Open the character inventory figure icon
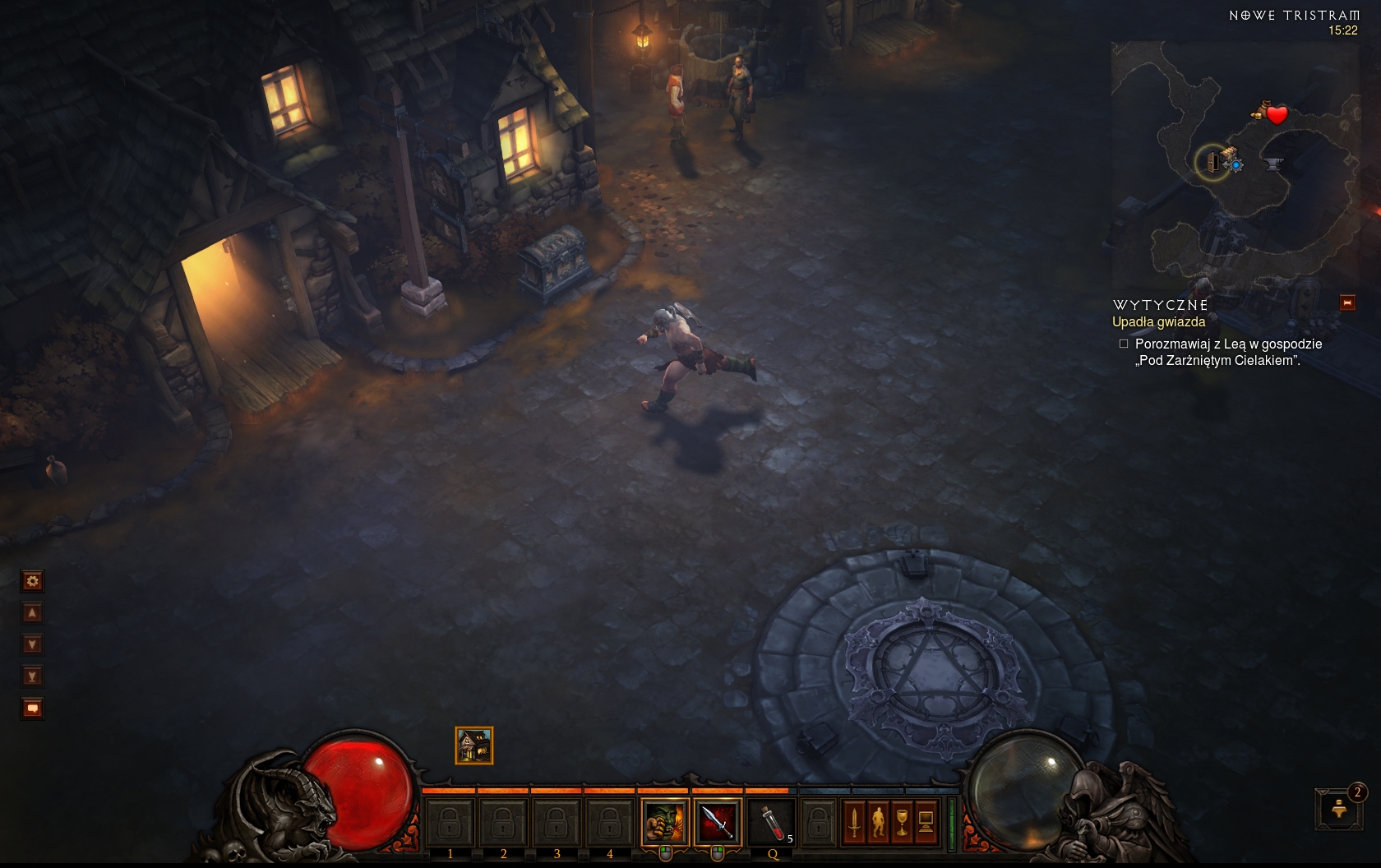This screenshot has width=1381, height=868. pos(878,821)
